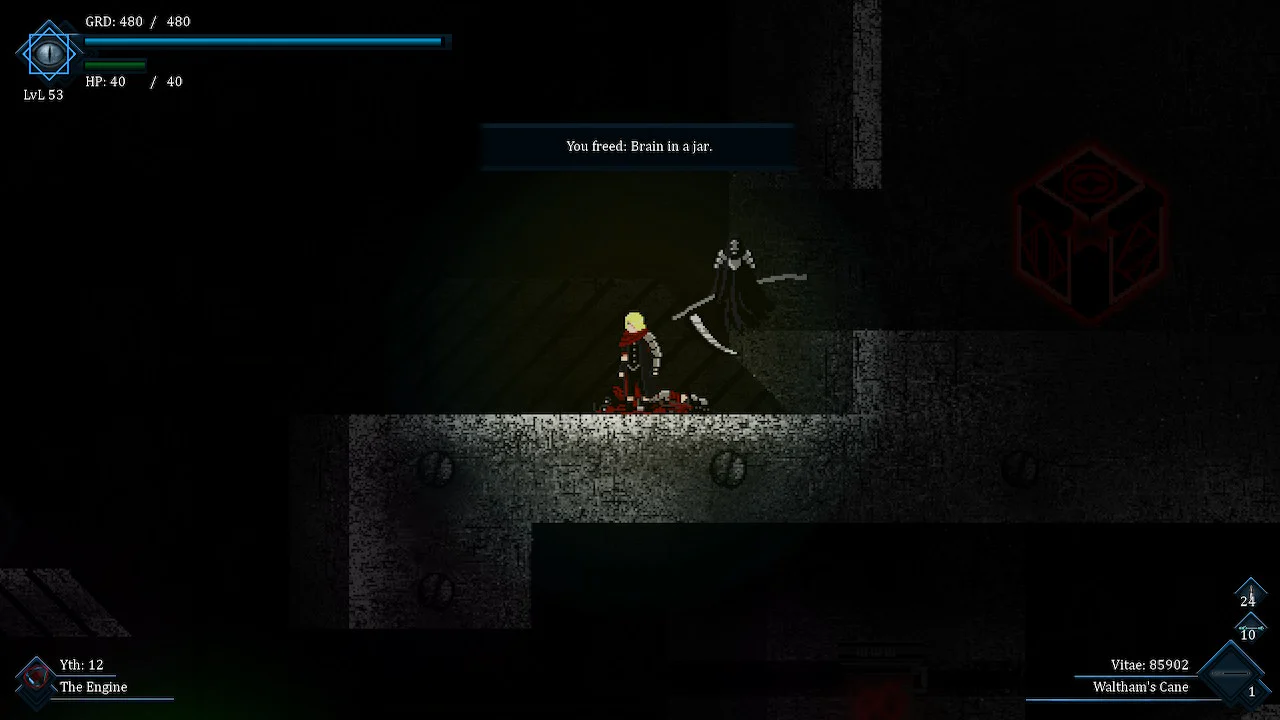This screenshot has height=720, width=1280.
Task: Click the 'Waltham's Cane' weapon name text
Action: point(1141,687)
